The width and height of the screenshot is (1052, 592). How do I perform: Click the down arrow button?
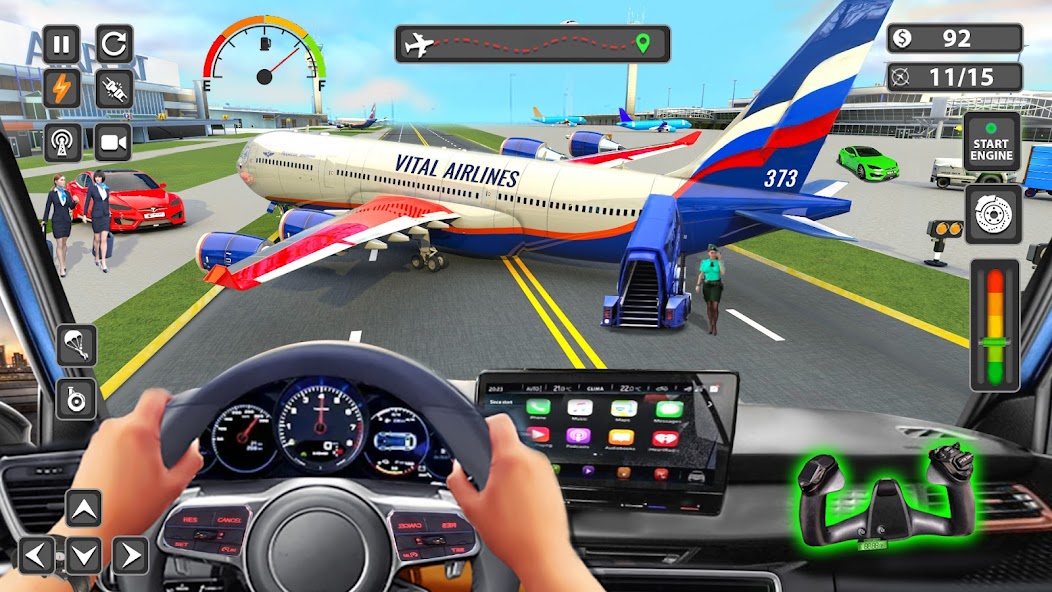pos(84,555)
